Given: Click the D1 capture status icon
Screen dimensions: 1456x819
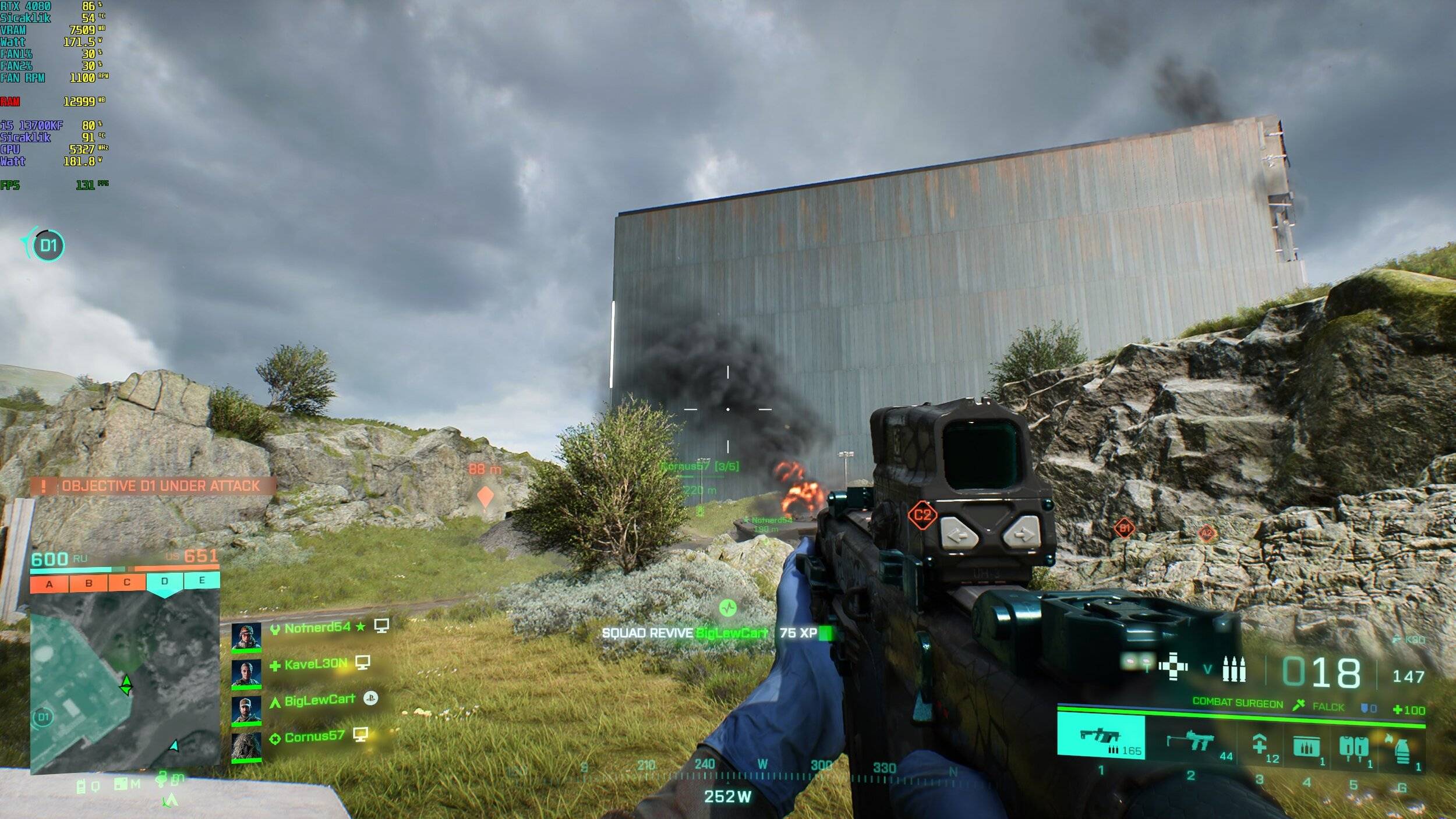Looking at the screenshot, I should coord(48,245).
